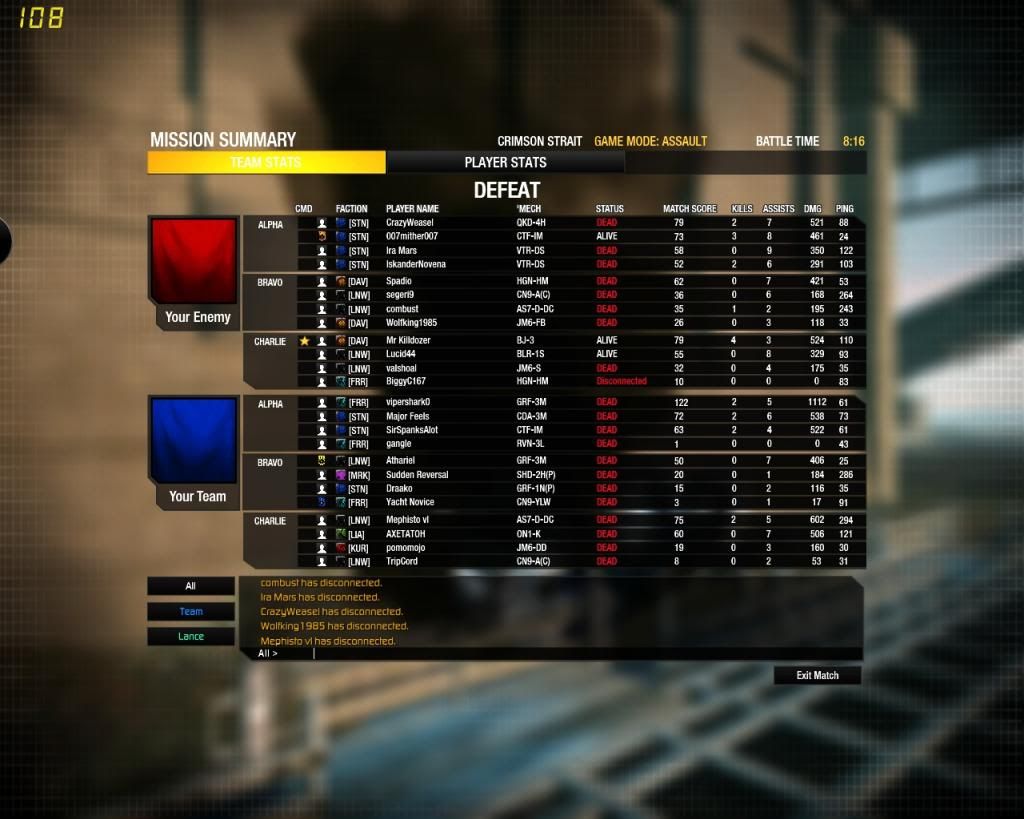Sort by Ping column header
The height and width of the screenshot is (819, 1024).
(x=845, y=209)
